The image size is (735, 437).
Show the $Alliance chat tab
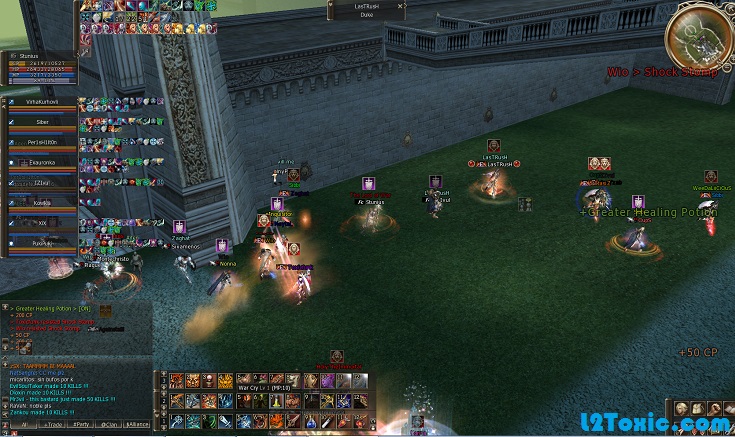pyautogui.click(x=138, y=425)
